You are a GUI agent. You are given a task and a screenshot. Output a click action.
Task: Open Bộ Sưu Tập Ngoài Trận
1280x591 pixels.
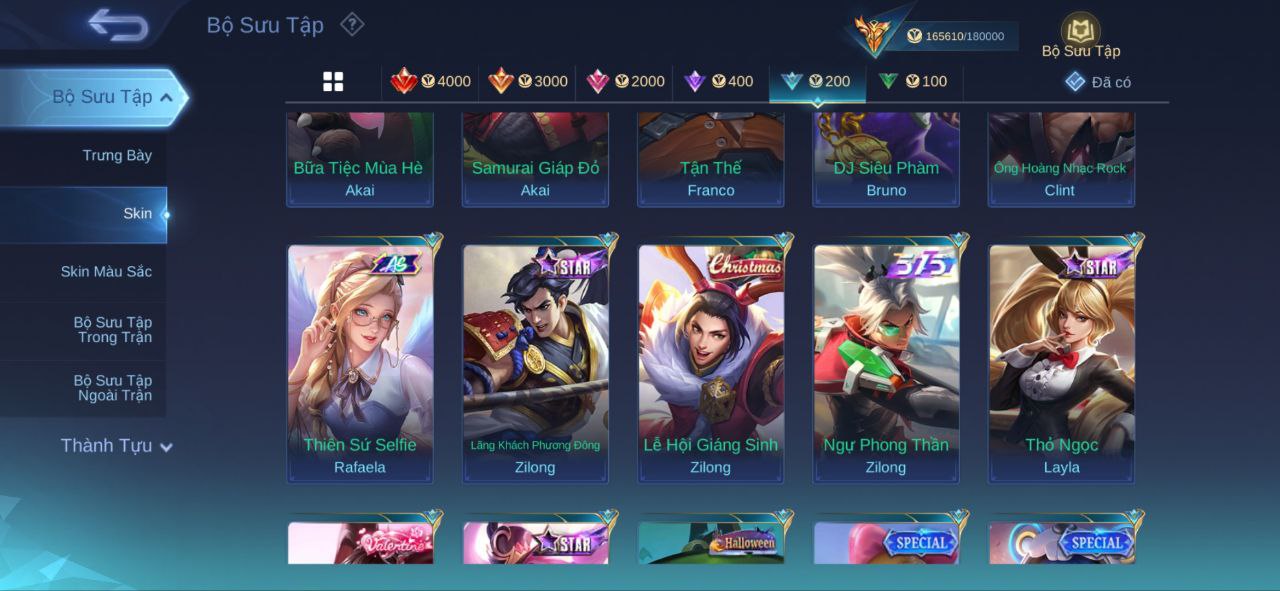(x=113, y=388)
